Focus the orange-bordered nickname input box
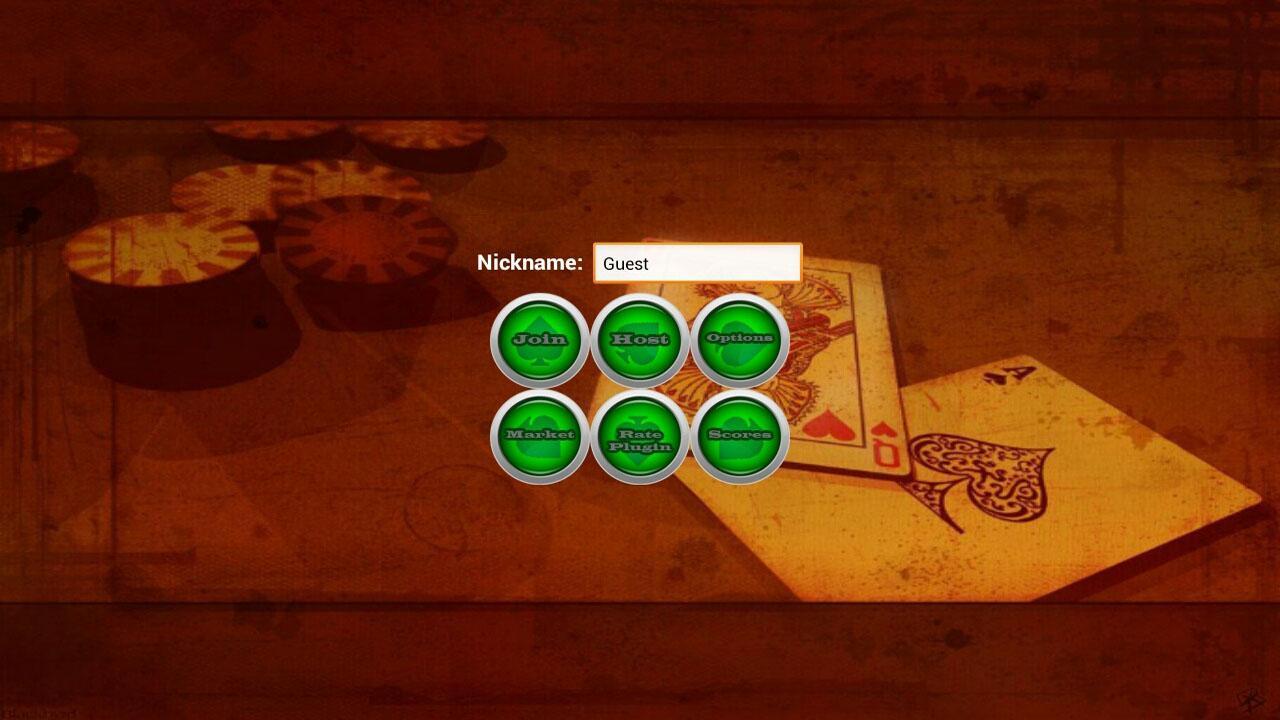Screen dimensions: 1280x720 click(x=697, y=263)
